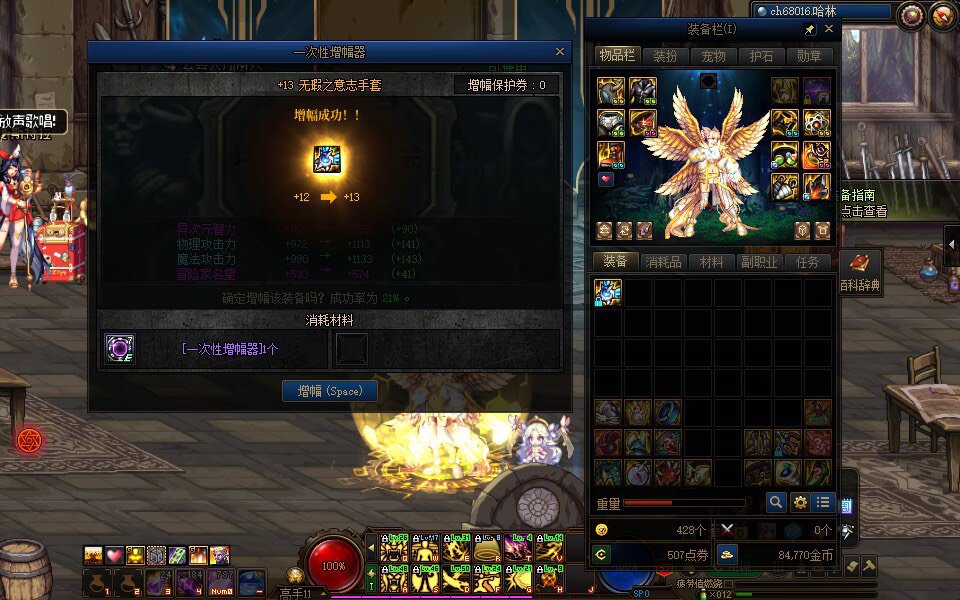The width and height of the screenshot is (960, 600).
Task: Open the inventory gear settings button
Action: pyautogui.click(x=800, y=502)
